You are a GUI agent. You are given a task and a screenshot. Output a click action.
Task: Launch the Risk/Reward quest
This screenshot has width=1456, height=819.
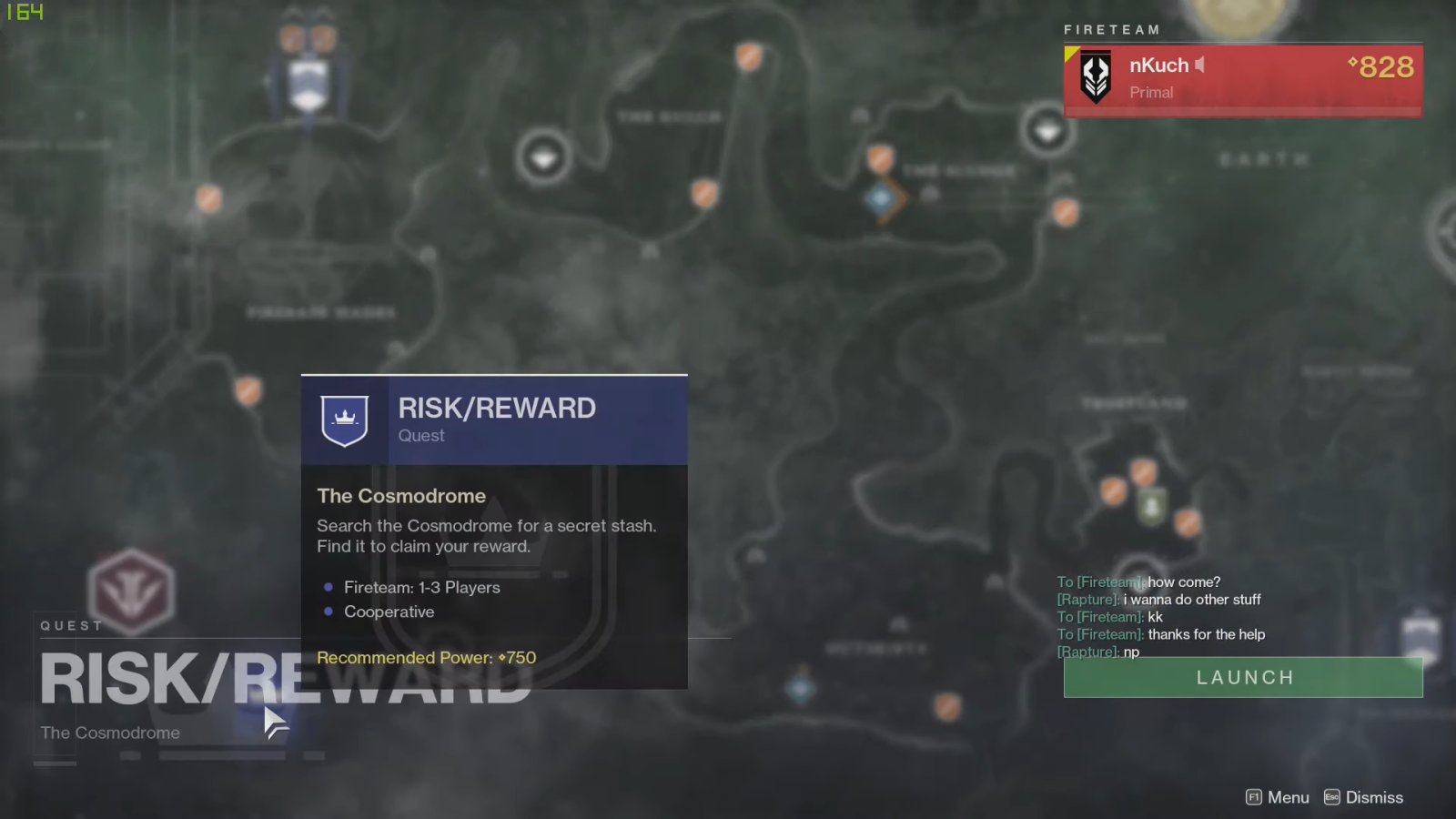(1243, 678)
